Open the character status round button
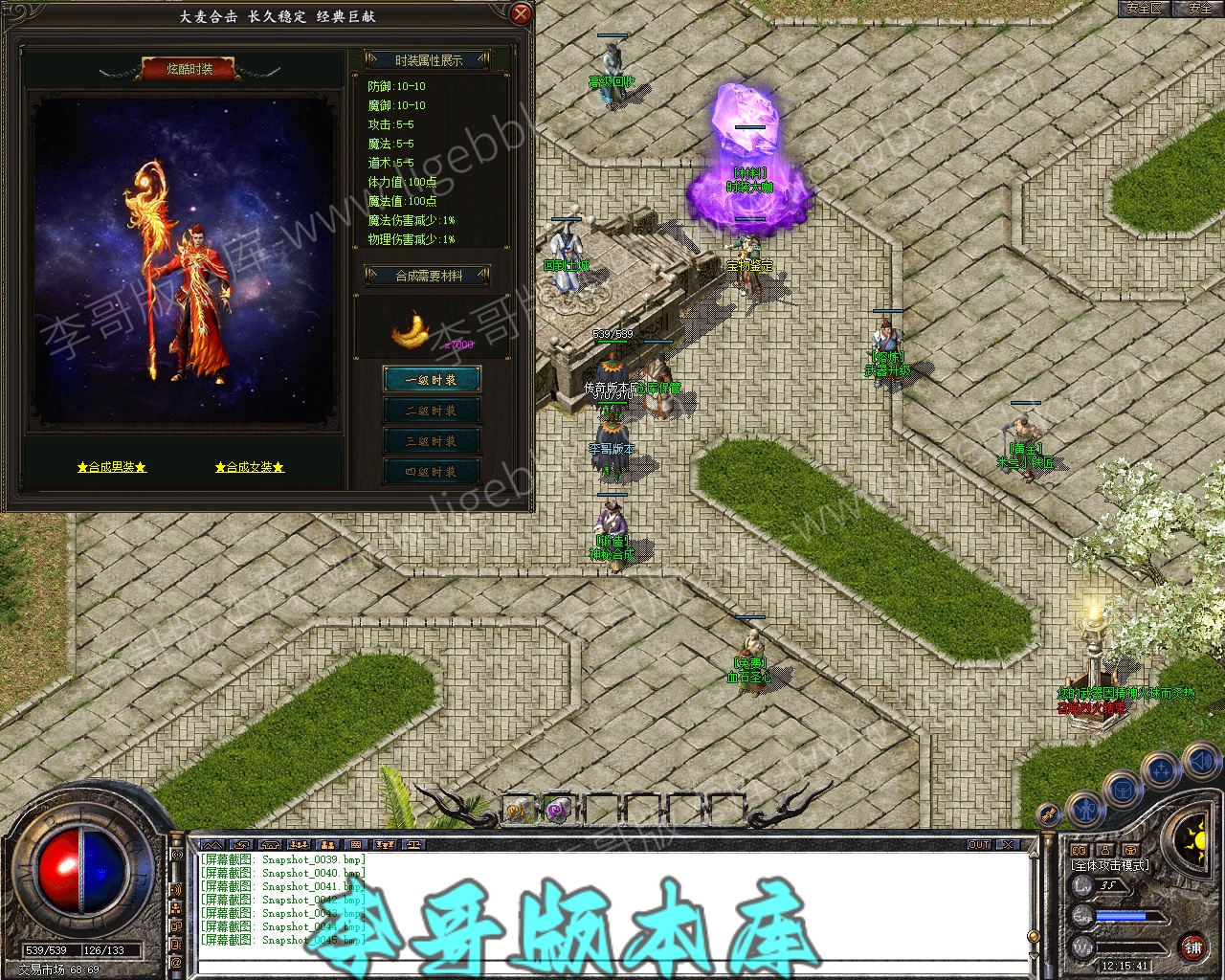 pos(1084,809)
